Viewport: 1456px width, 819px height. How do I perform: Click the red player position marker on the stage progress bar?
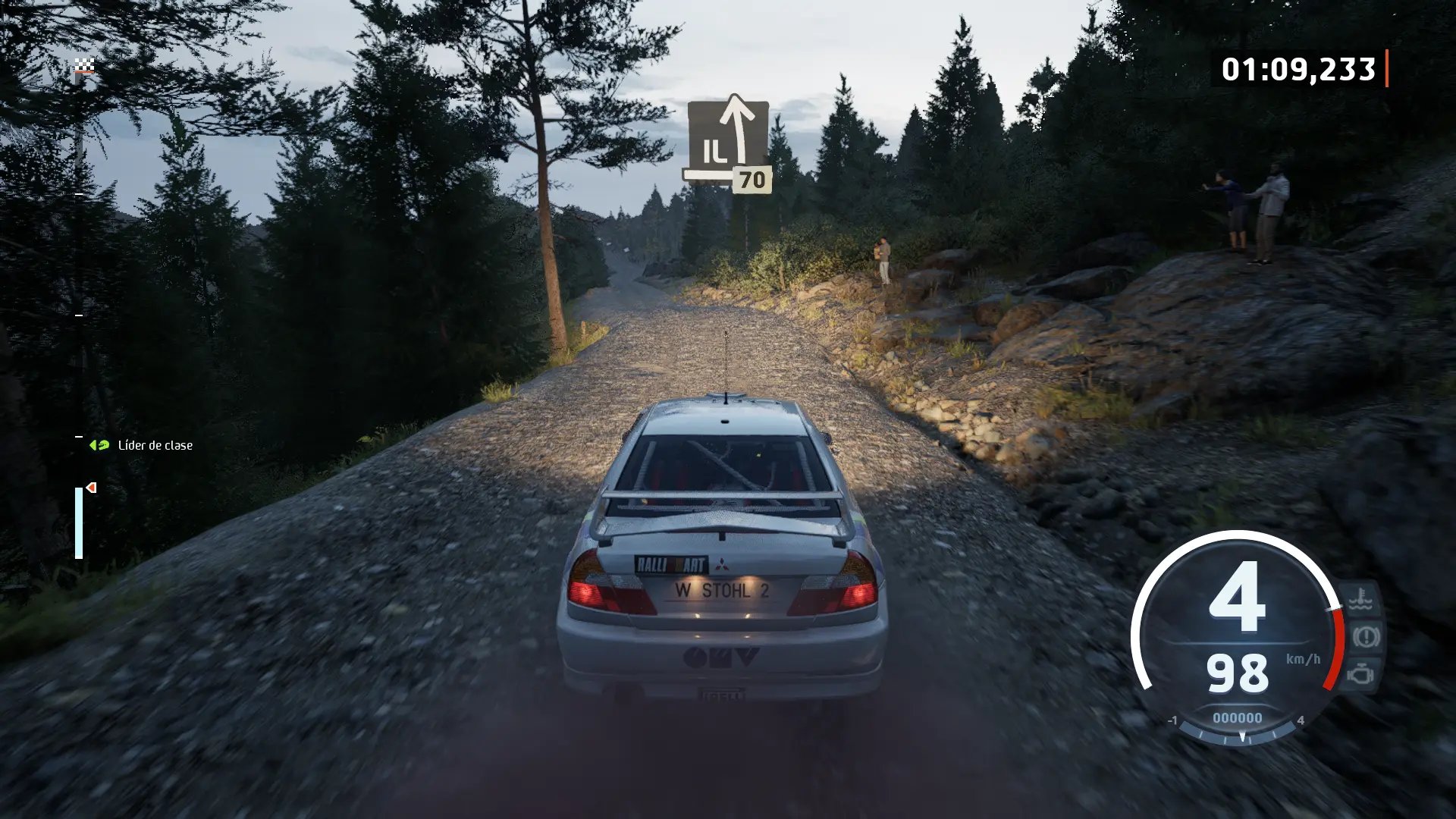pos(92,488)
